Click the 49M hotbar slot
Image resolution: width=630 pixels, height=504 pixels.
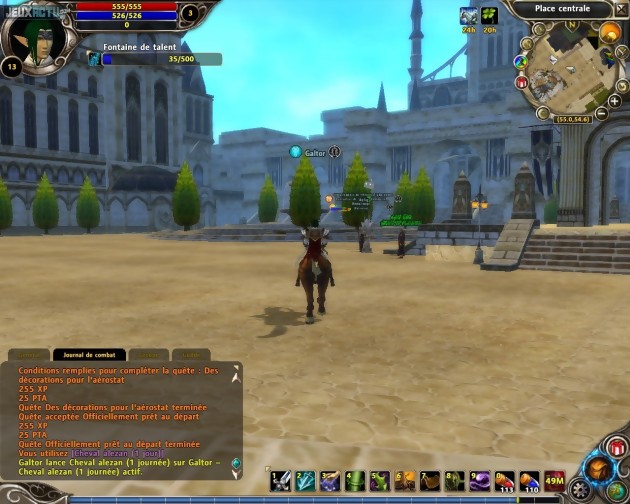(554, 480)
